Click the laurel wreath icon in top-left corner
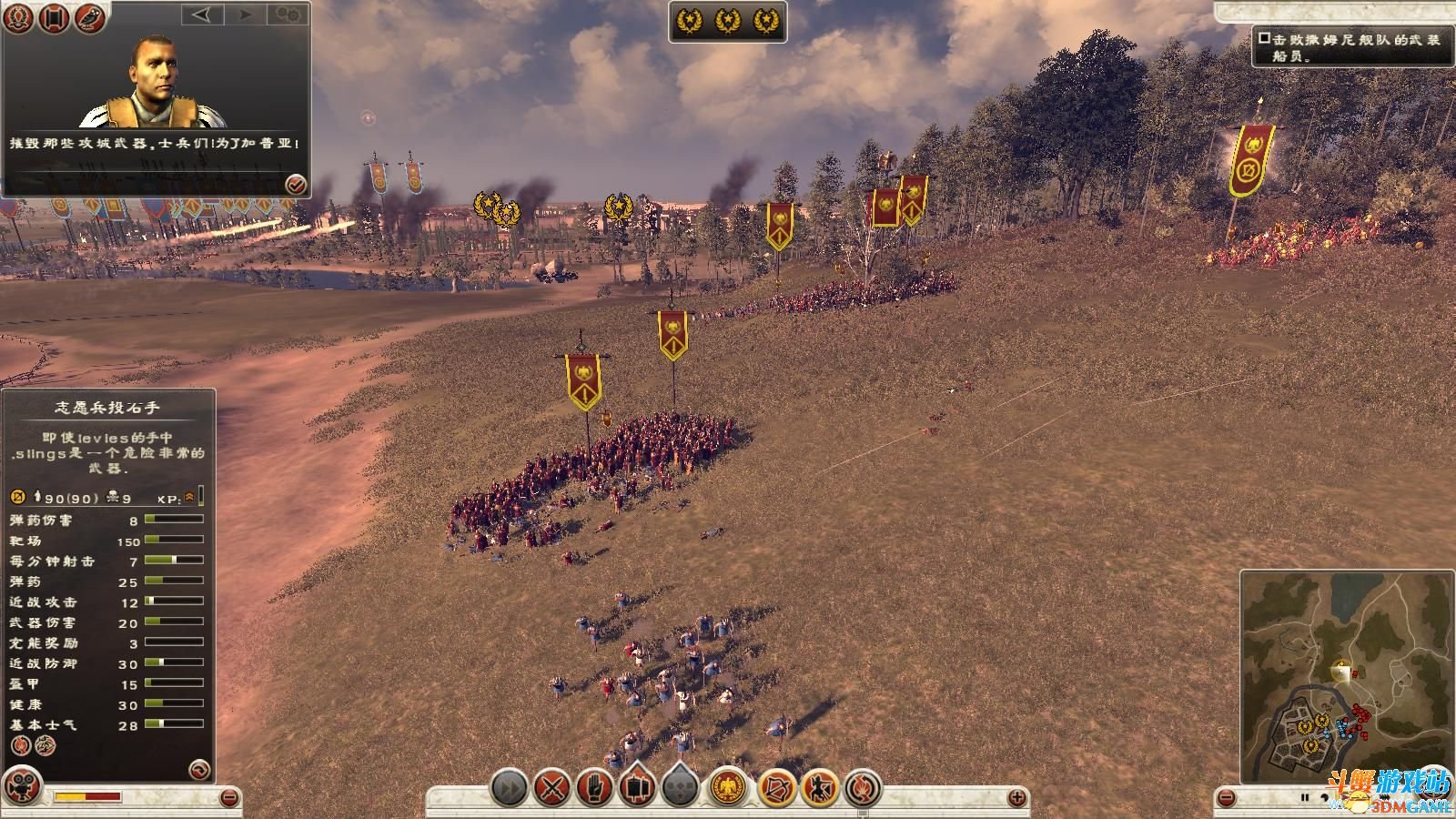Screen dimensions: 1456x819 [19, 17]
